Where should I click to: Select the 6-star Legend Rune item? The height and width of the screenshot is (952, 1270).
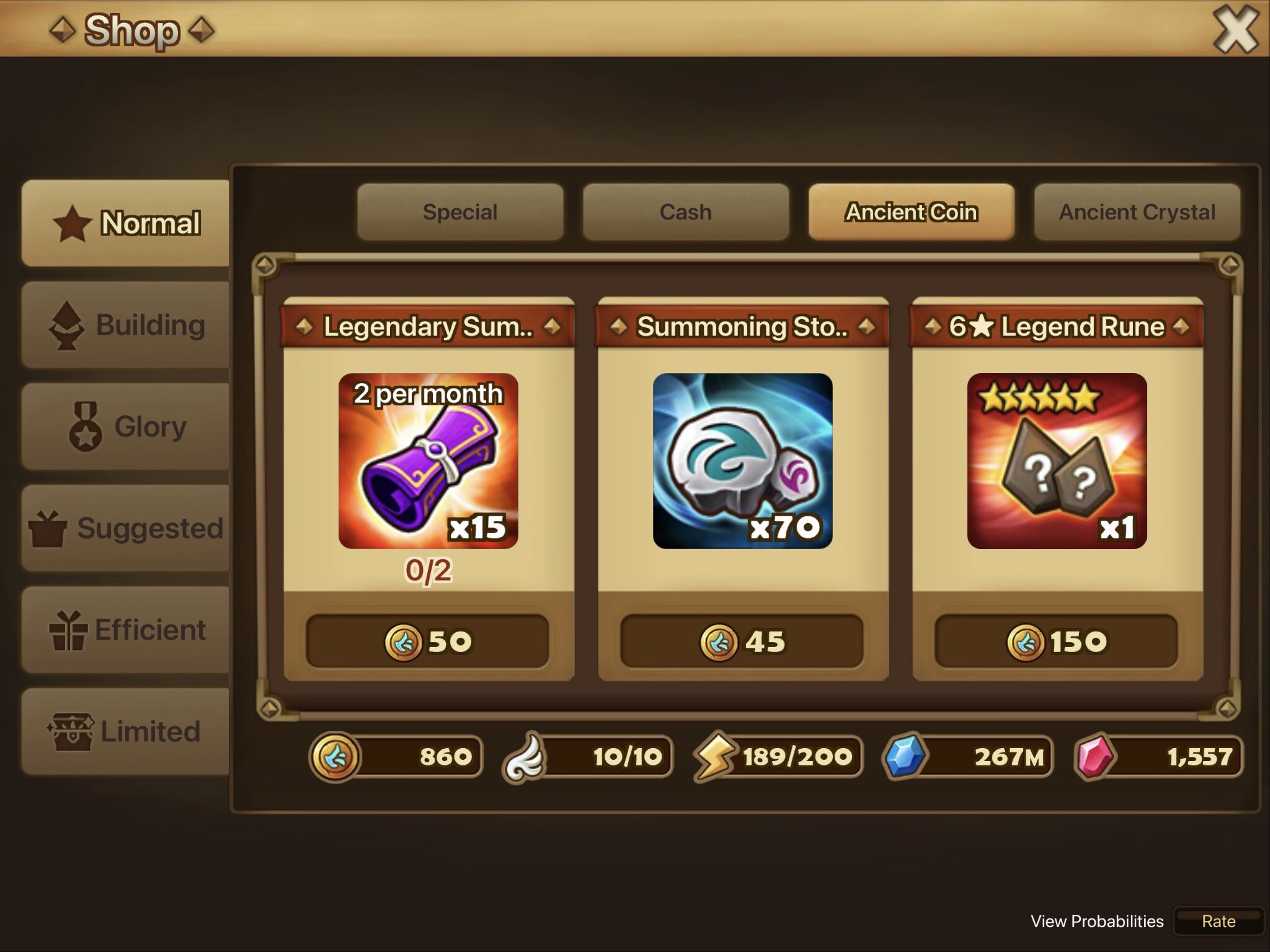[1057, 461]
